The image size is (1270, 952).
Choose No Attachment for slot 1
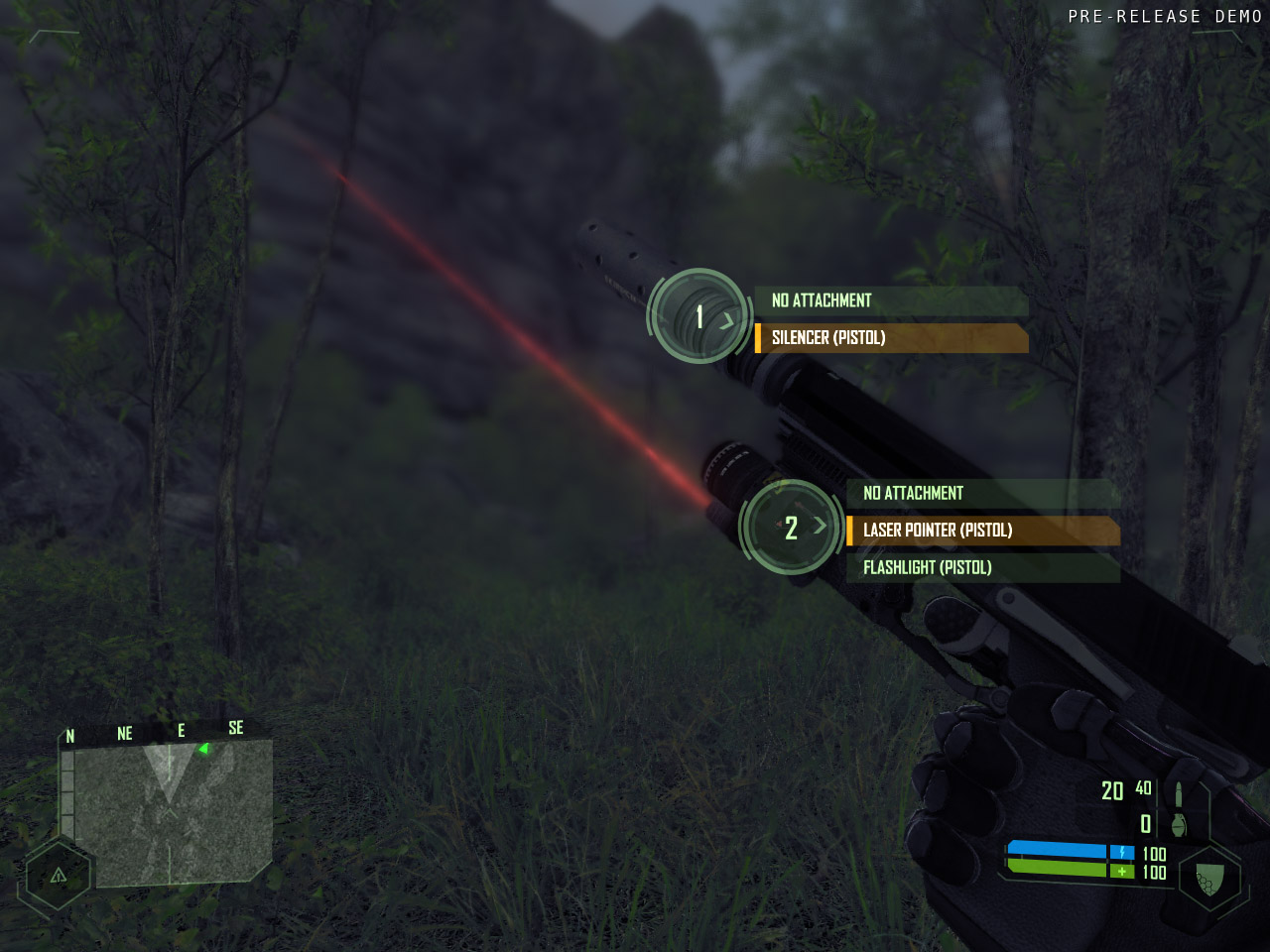tap(890, 300)
